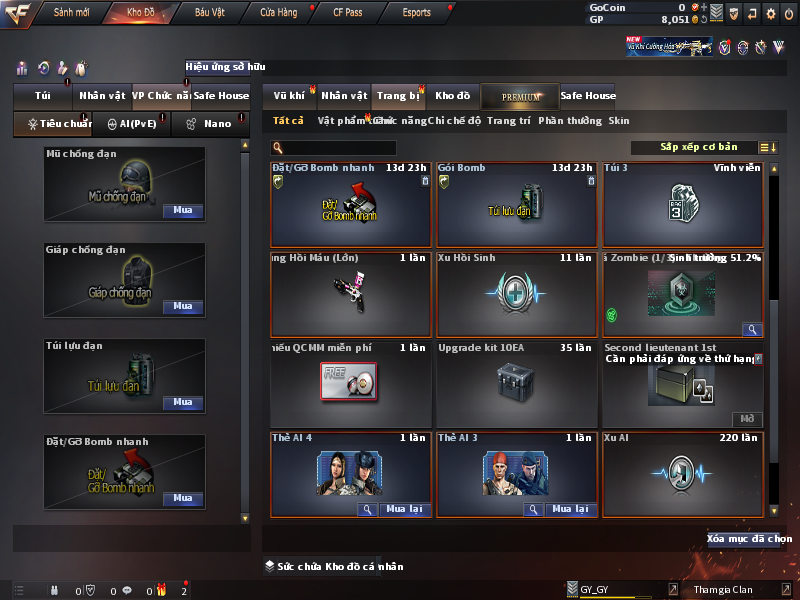Select the Vũ khí weapons category
The image size is (800, 600).
click(x=289, y=96)
